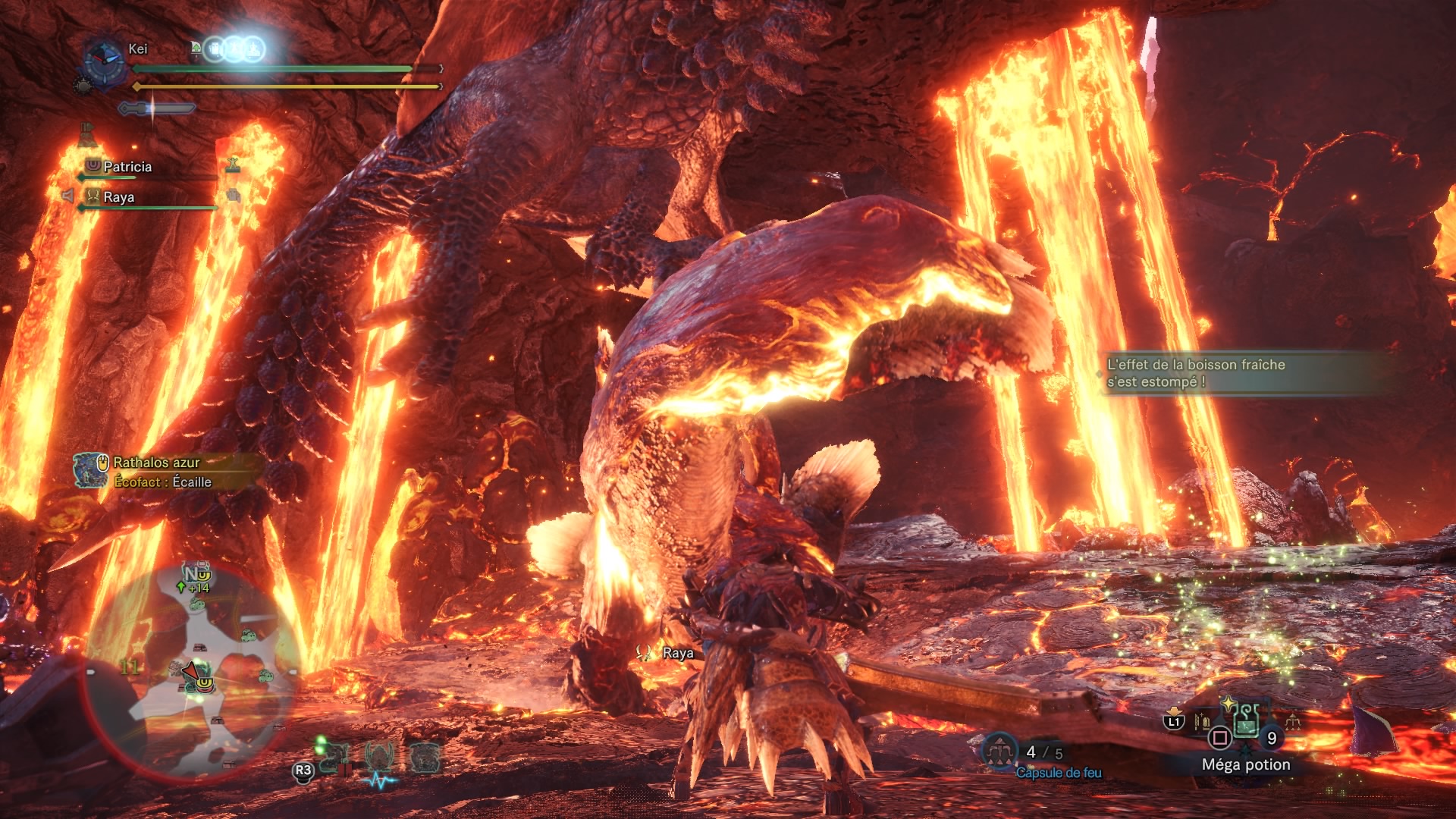Select party member Patricia in the list
This screenshot has width=1456, height=819.
pyautogui.click(x=127, y=167)
